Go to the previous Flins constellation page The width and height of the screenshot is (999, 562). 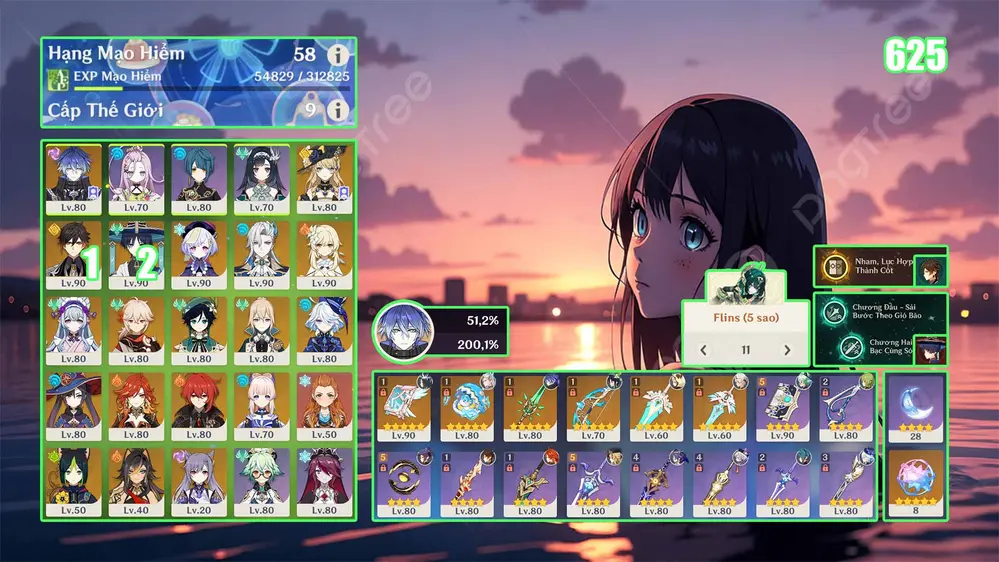(703, 350)
